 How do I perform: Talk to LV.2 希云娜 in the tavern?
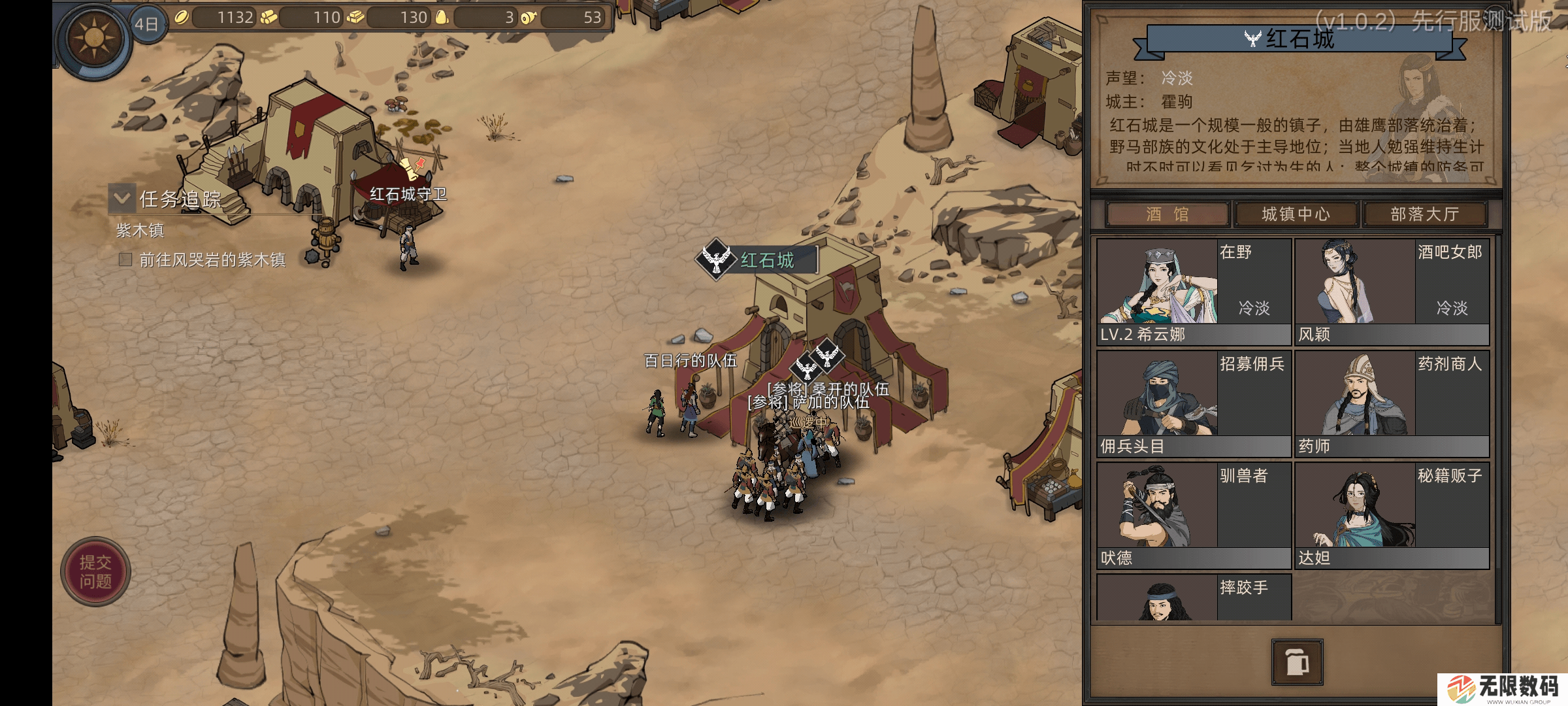[x=1194, y=292]
